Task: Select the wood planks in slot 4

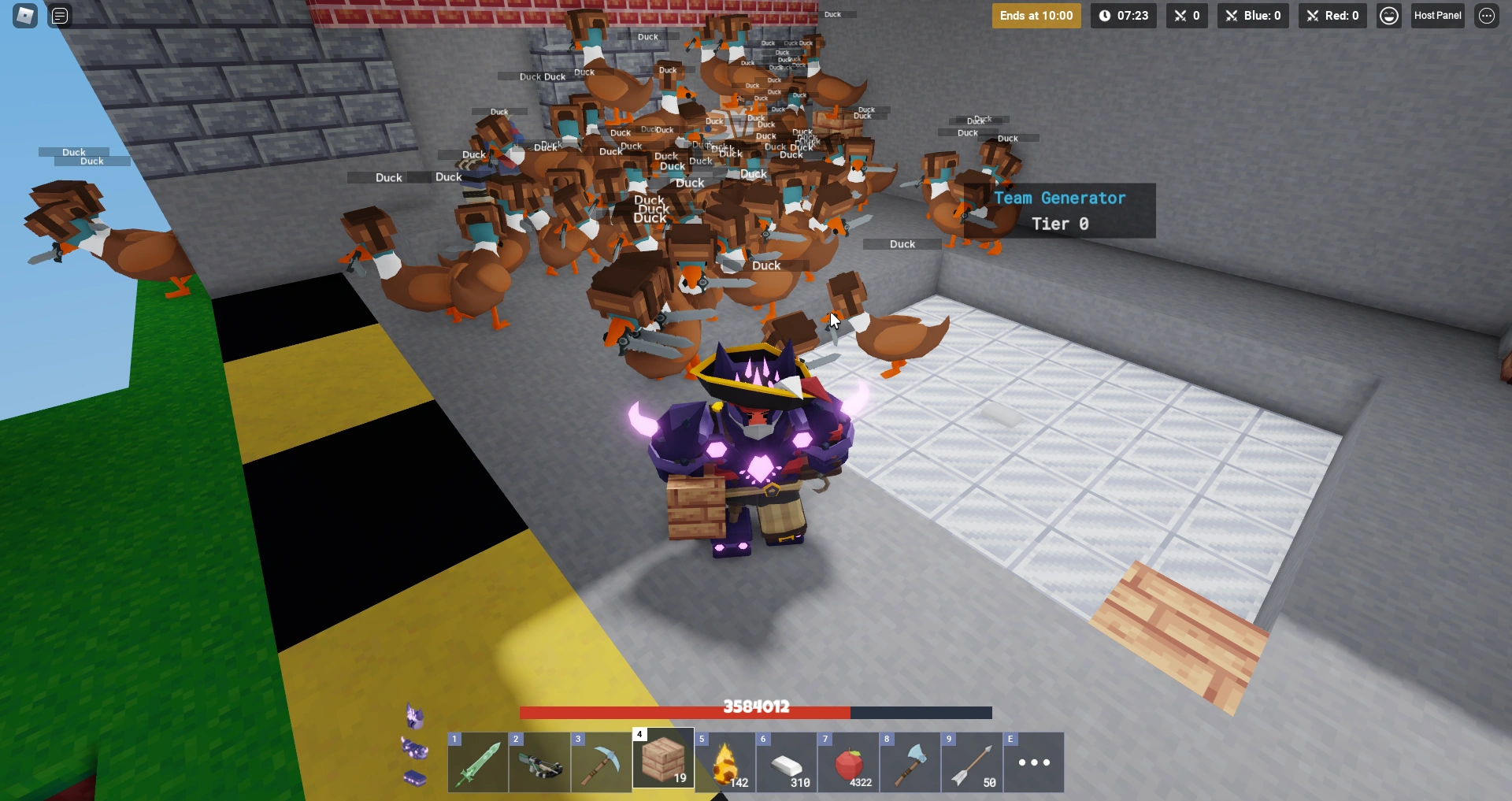Action: coord(662,762)
